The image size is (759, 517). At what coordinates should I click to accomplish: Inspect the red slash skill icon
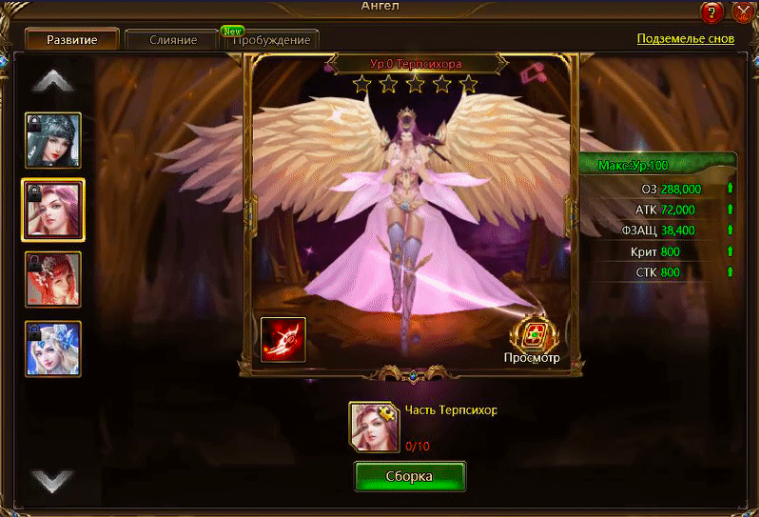[x=283, y=339]
